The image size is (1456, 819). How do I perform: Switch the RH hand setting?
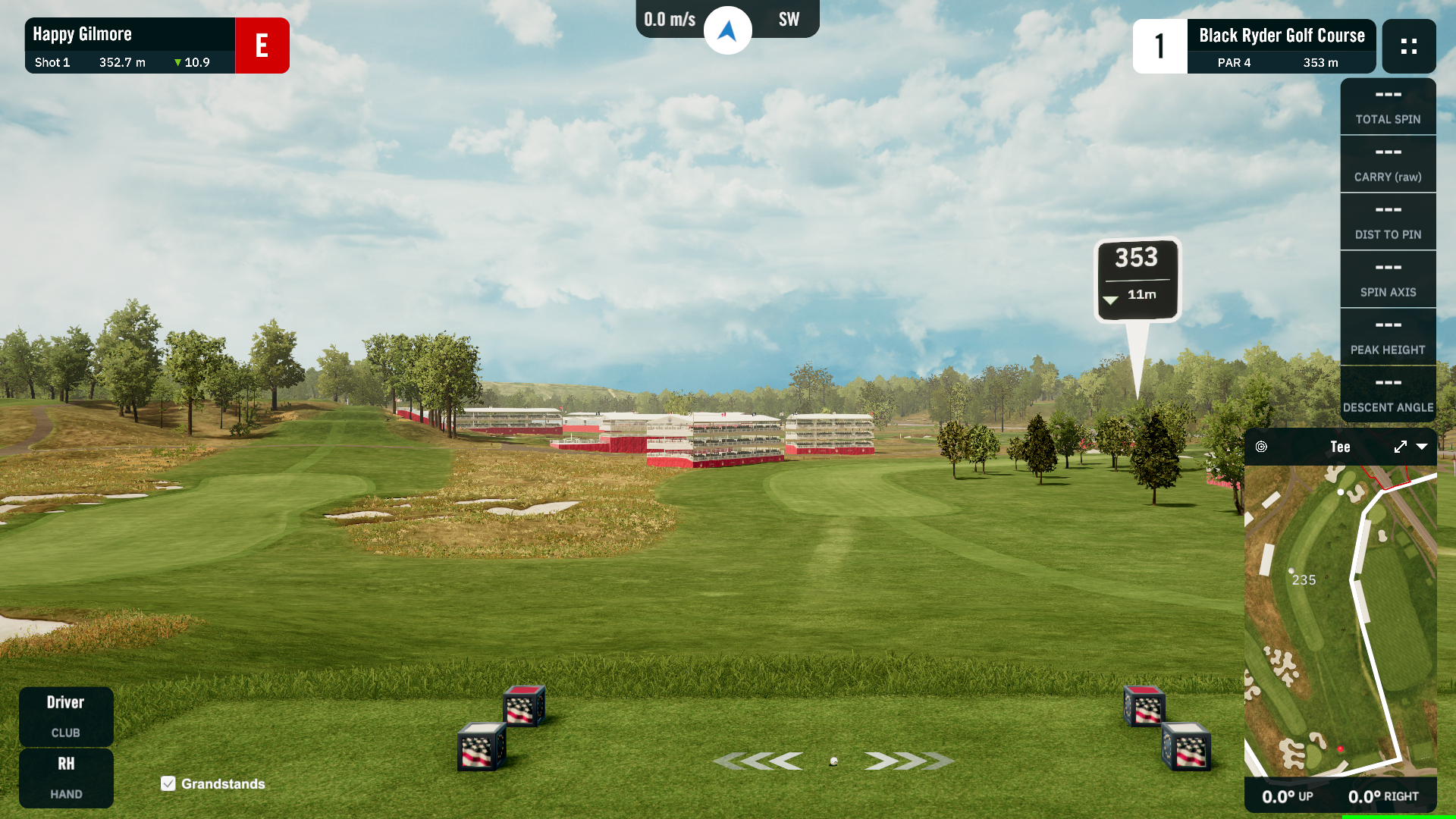point(66,777)
